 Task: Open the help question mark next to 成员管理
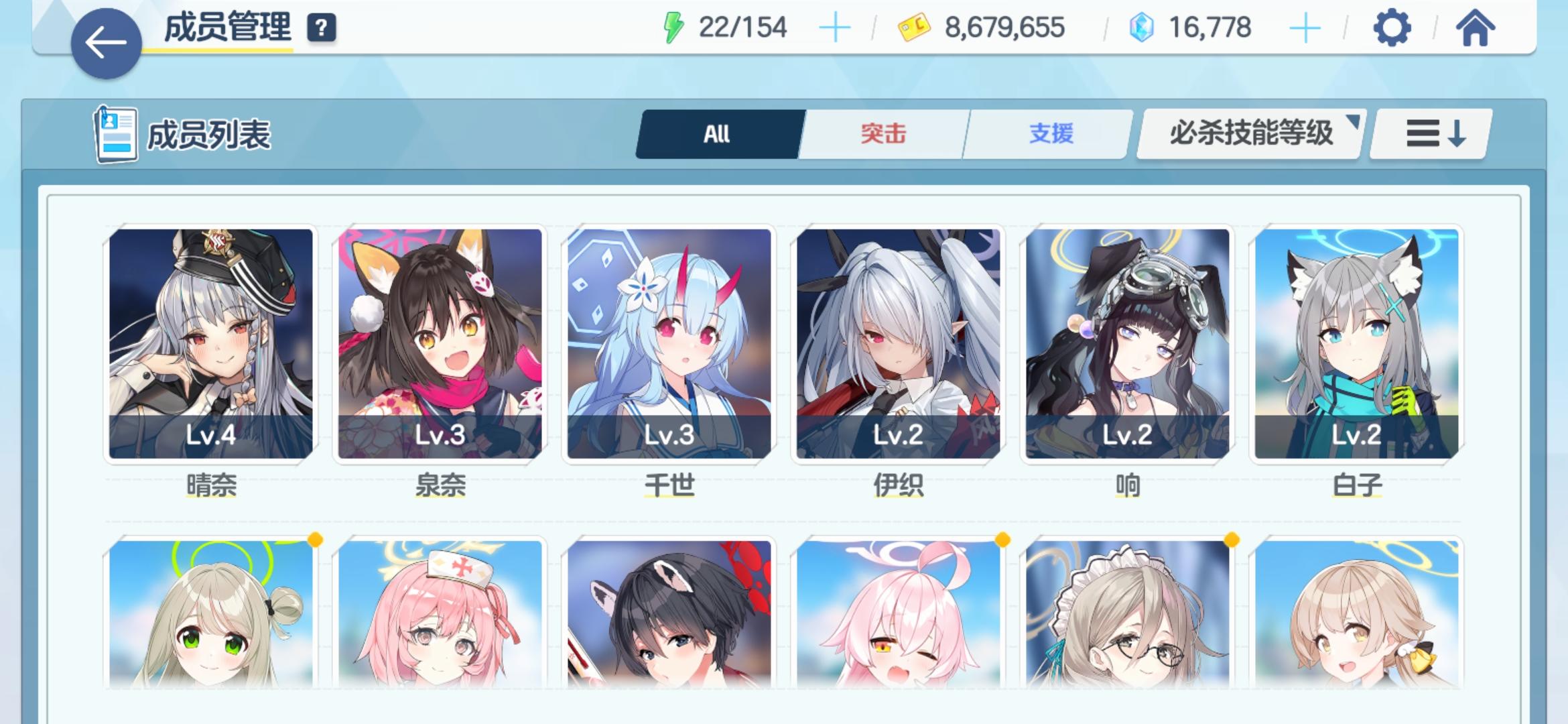pos(322,28)
